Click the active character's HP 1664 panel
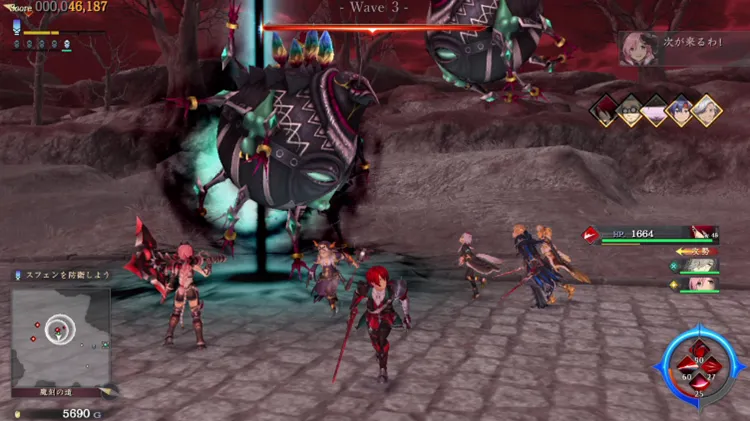 [650, 234]
